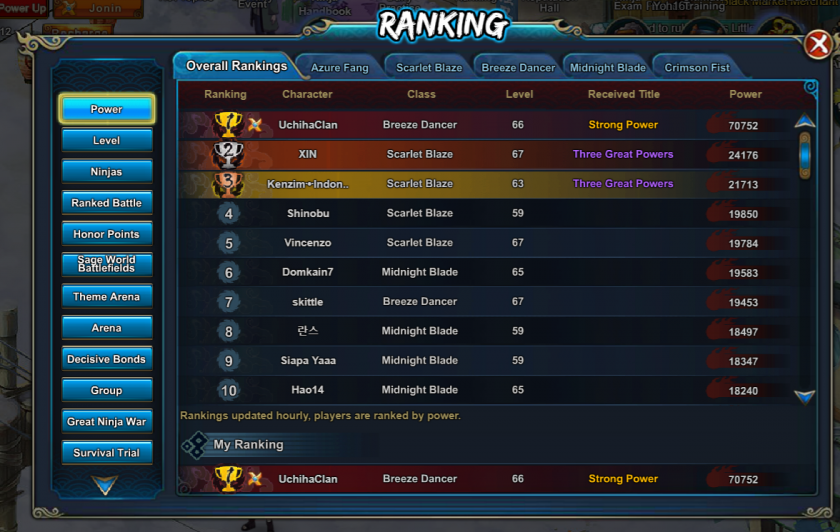The width and height of the screenshot is (840, 532).
Task: Click the down arrow below the category list
Action: click(105, 486)
